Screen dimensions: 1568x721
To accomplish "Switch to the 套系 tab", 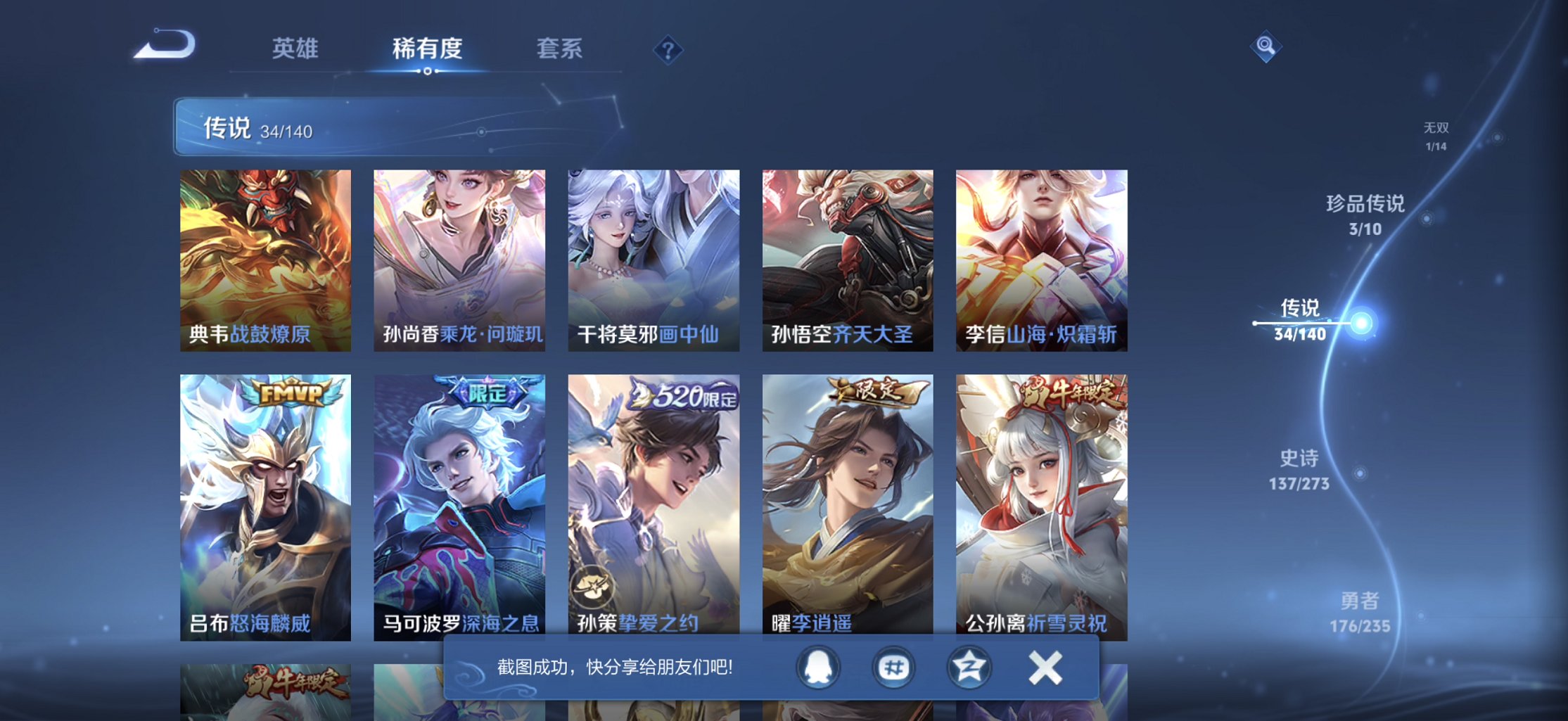I will tap(560, 49).
